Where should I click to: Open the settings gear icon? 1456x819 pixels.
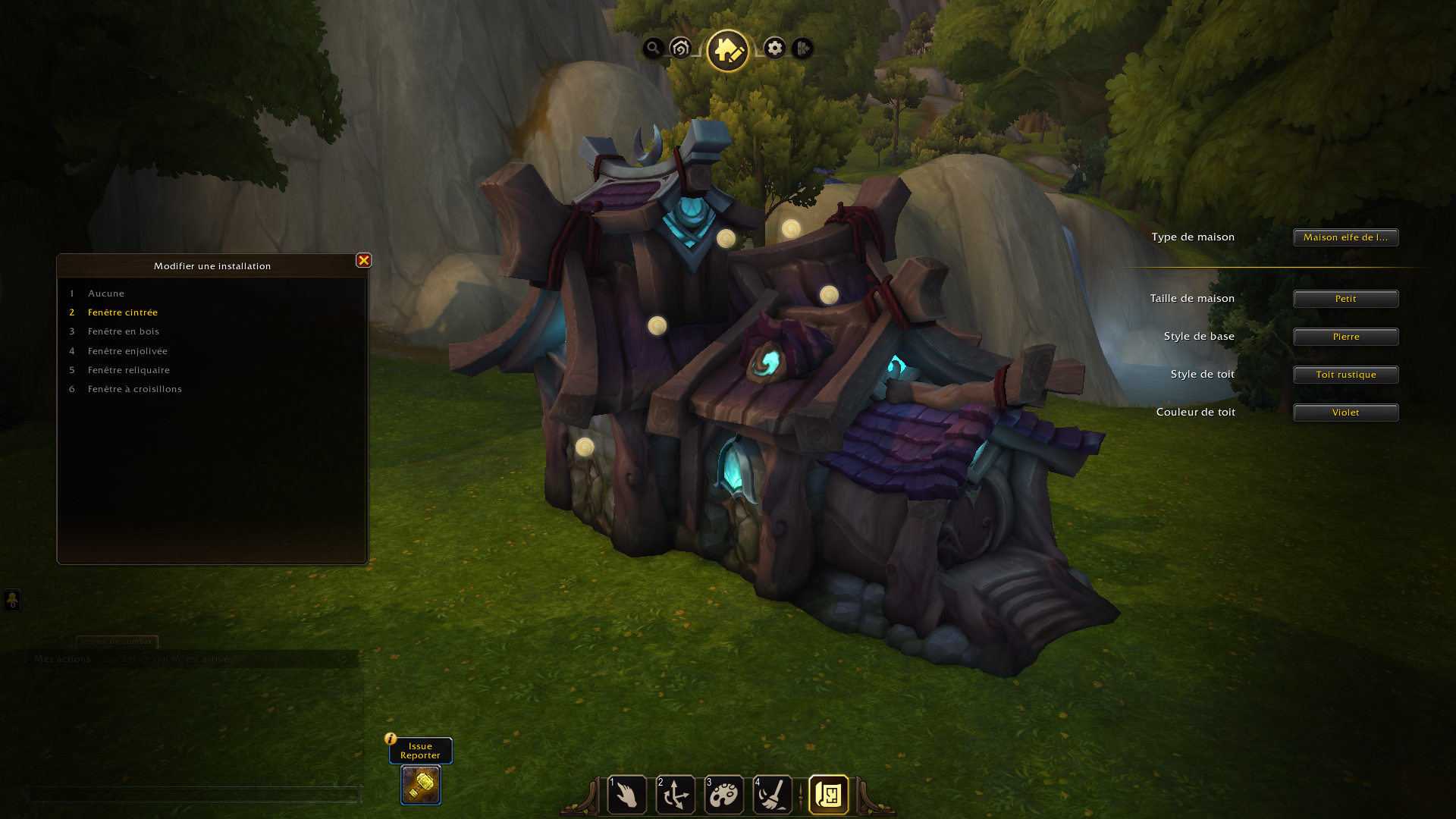pos(774,49)
